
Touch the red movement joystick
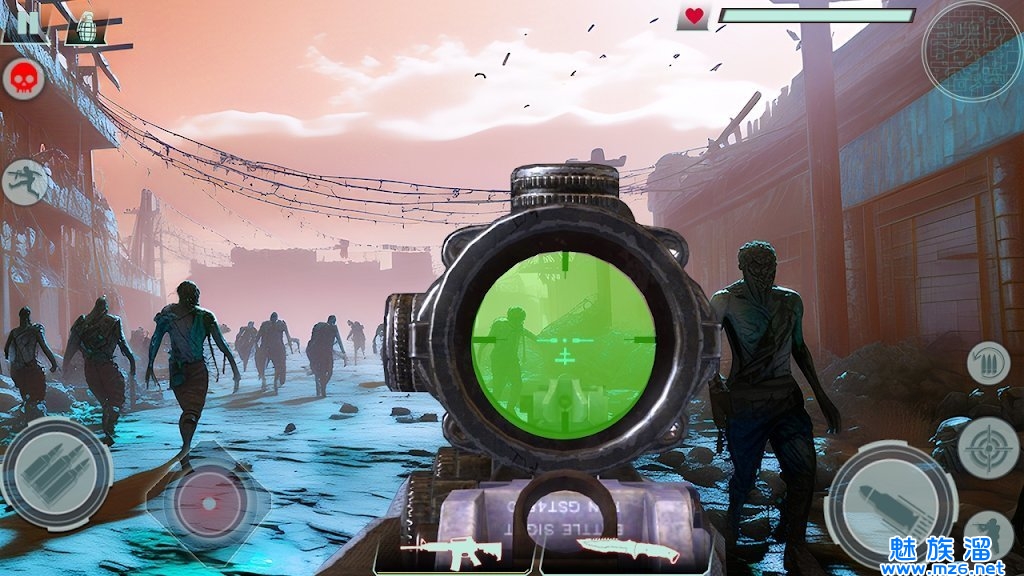tap(209, 502)
